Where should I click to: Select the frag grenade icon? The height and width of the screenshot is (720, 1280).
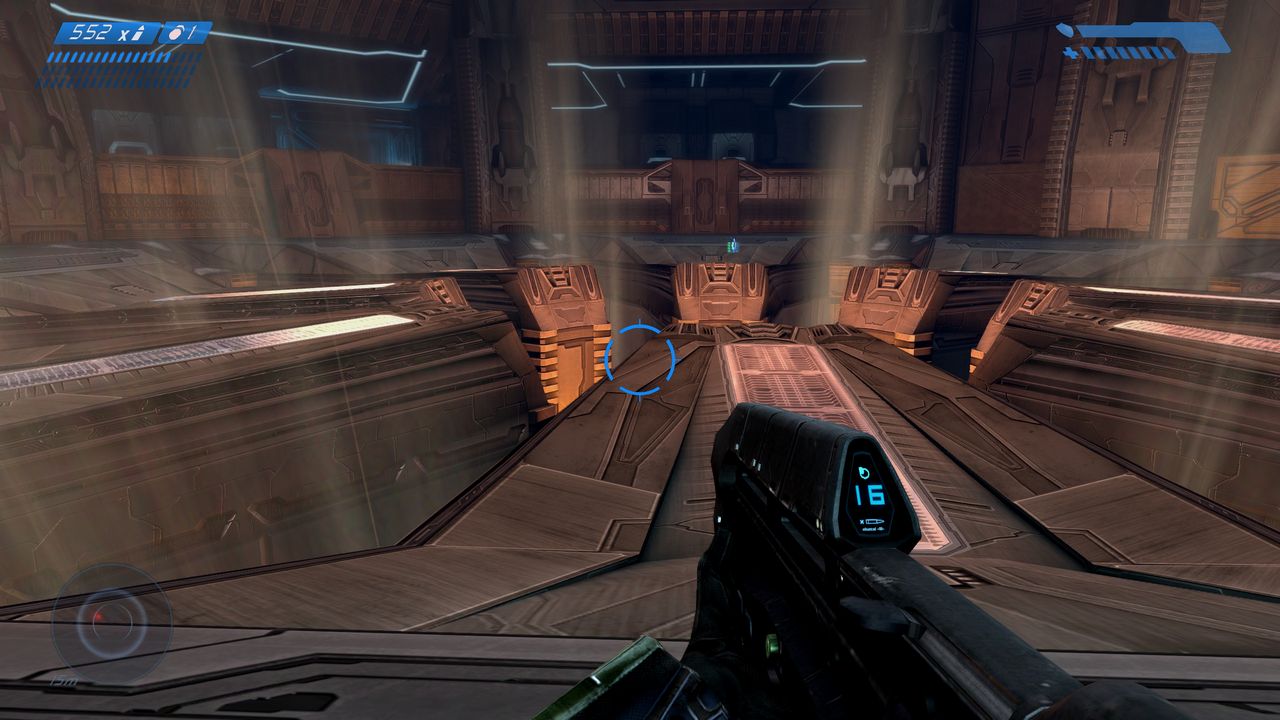click(175, 33)
